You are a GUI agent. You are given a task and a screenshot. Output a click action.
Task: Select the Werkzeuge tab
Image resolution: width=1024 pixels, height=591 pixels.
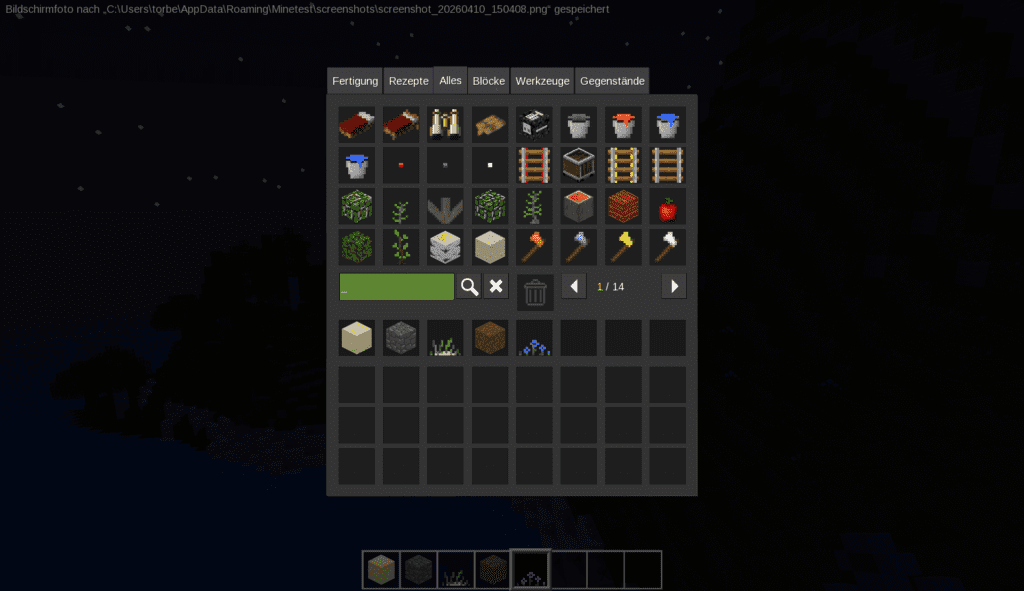click(542, 81)
